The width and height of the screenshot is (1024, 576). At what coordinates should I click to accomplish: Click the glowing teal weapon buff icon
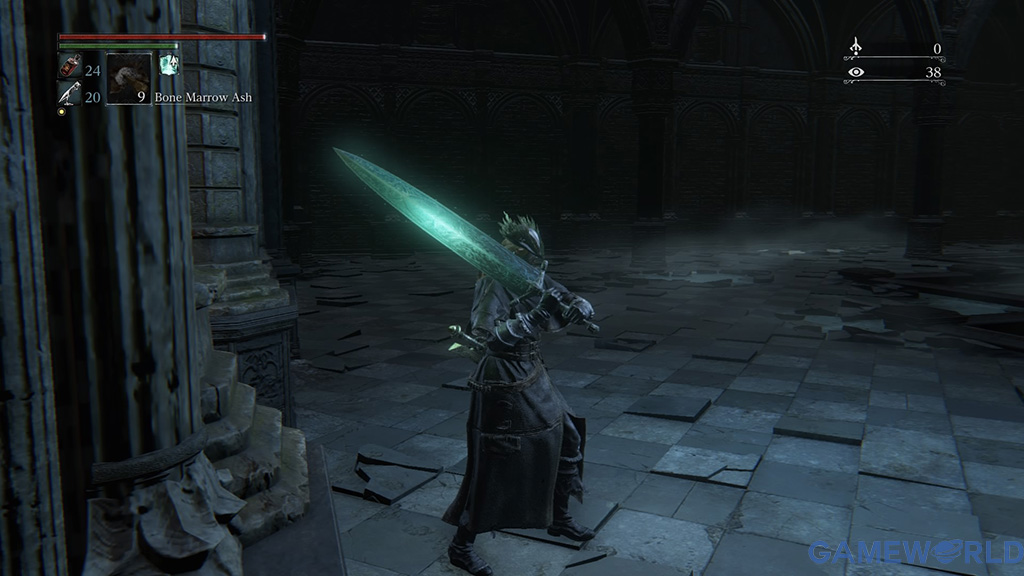pos(169,64)
